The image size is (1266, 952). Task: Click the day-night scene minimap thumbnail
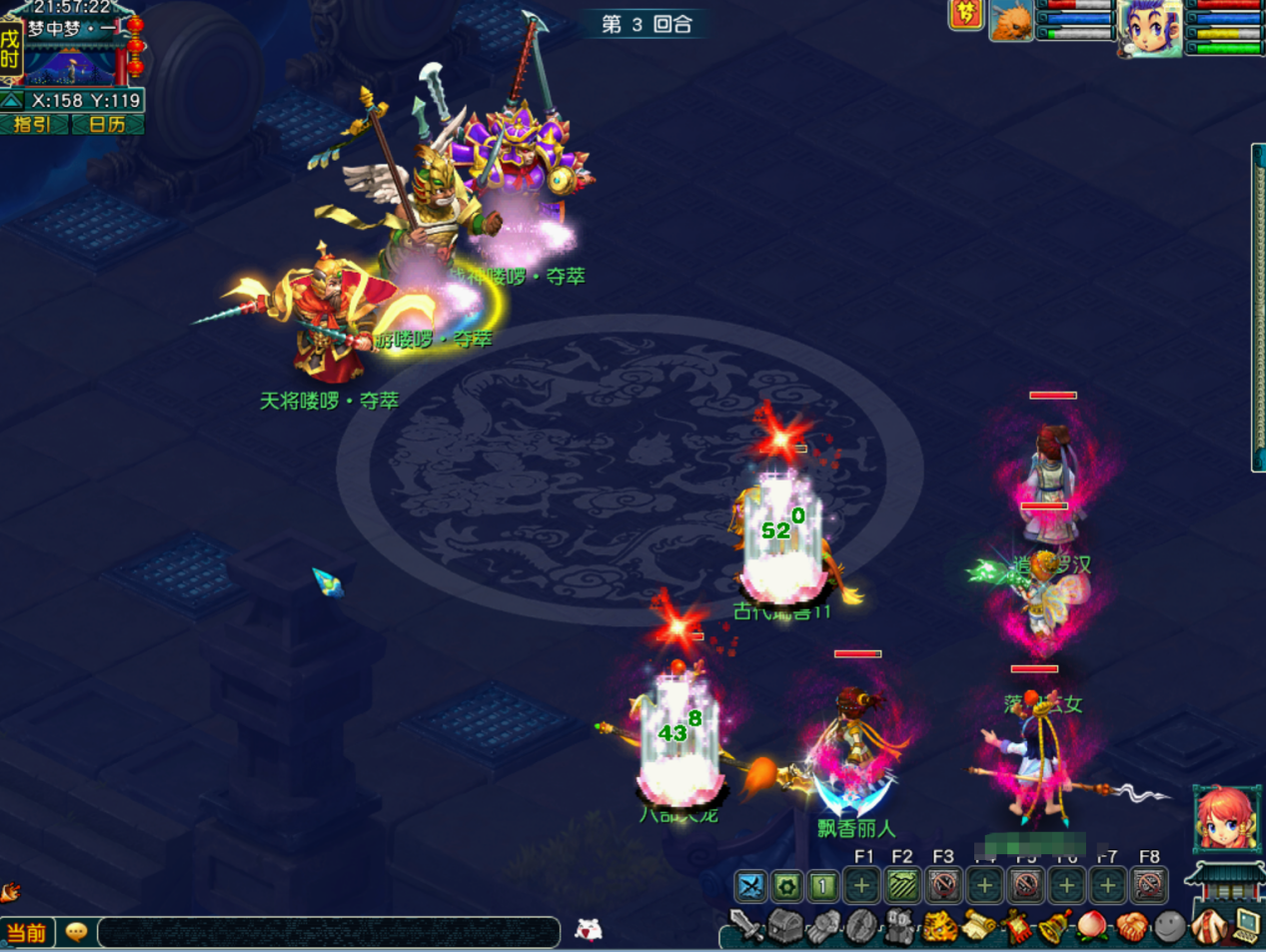(x=69, y=66)
